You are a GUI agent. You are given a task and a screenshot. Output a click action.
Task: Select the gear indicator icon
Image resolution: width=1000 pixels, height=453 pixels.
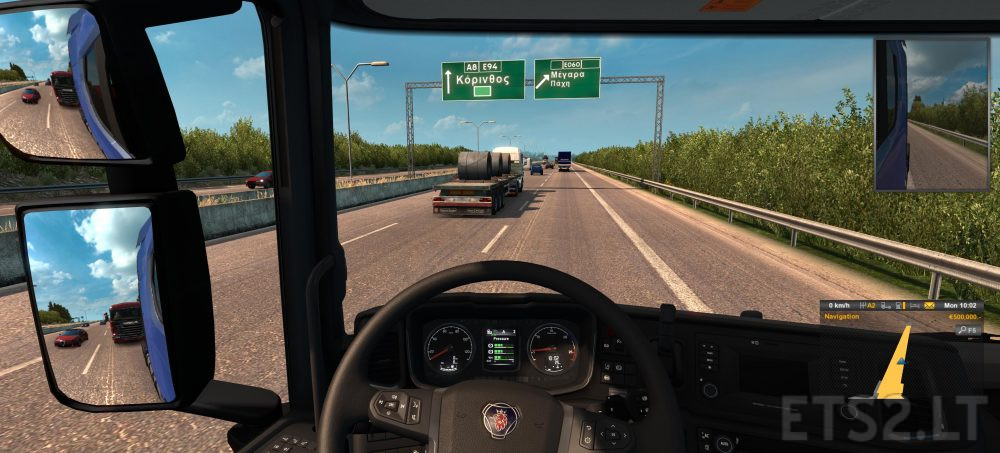pyautogui.click(x=868, y=306)
